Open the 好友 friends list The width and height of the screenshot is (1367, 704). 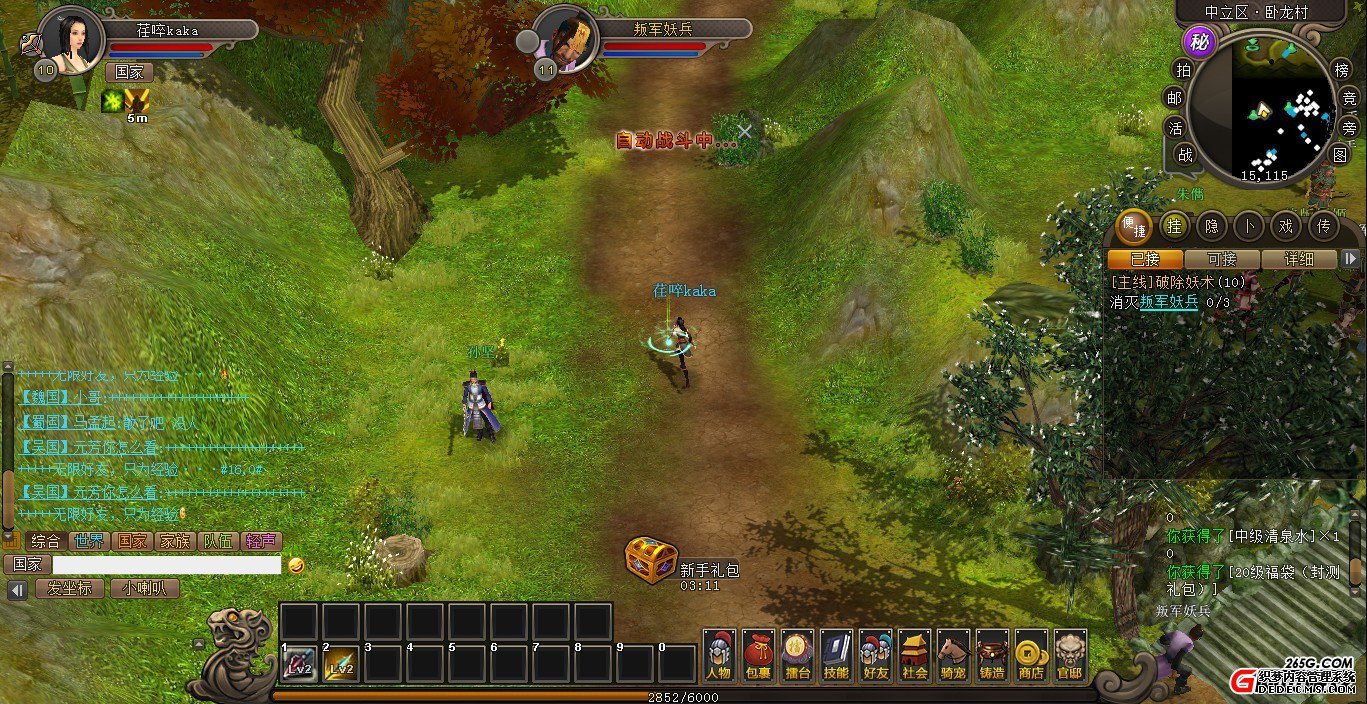coord(875,656)
